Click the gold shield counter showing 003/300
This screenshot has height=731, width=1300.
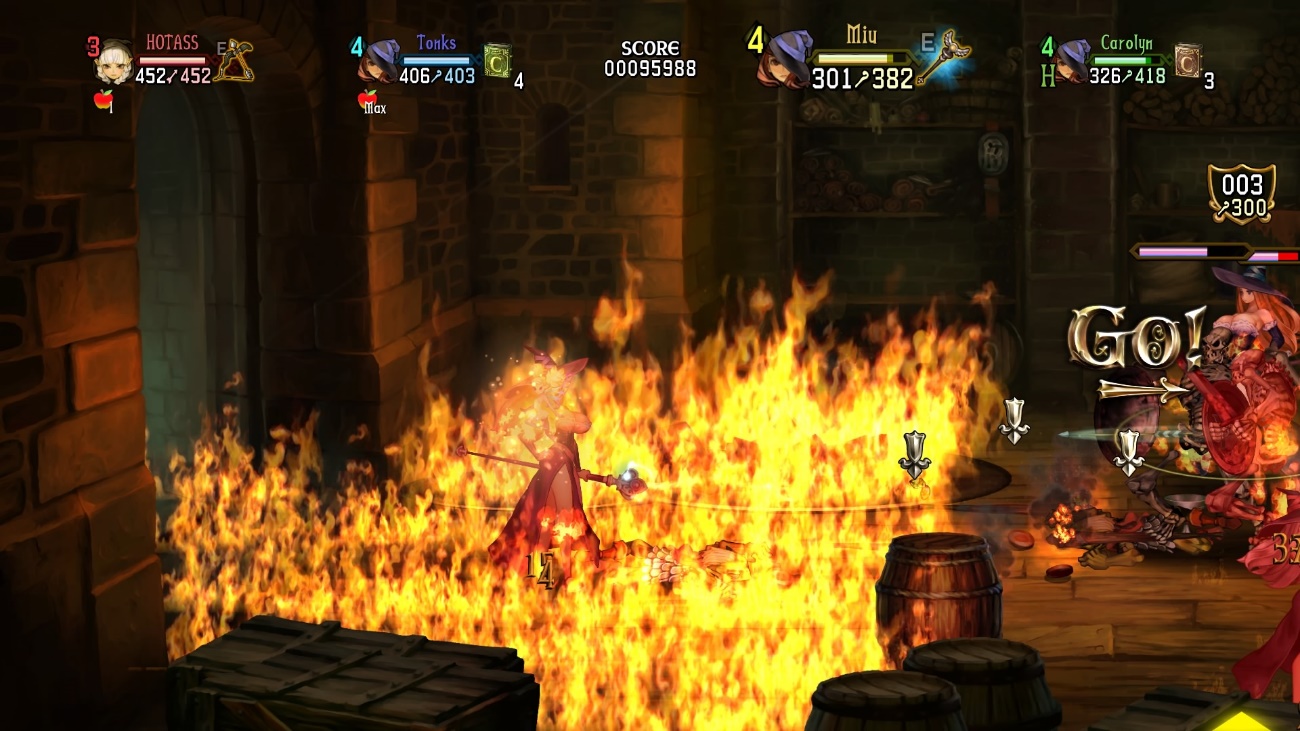coord(1241,194)
